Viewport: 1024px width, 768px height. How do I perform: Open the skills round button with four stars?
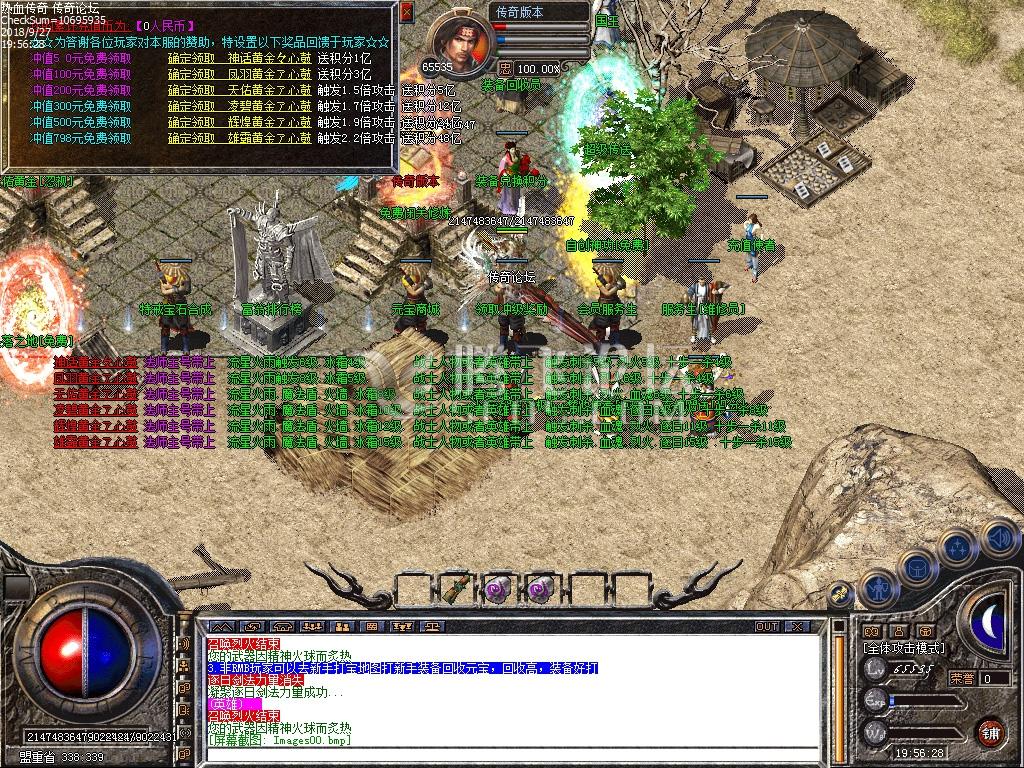(958, 546)
